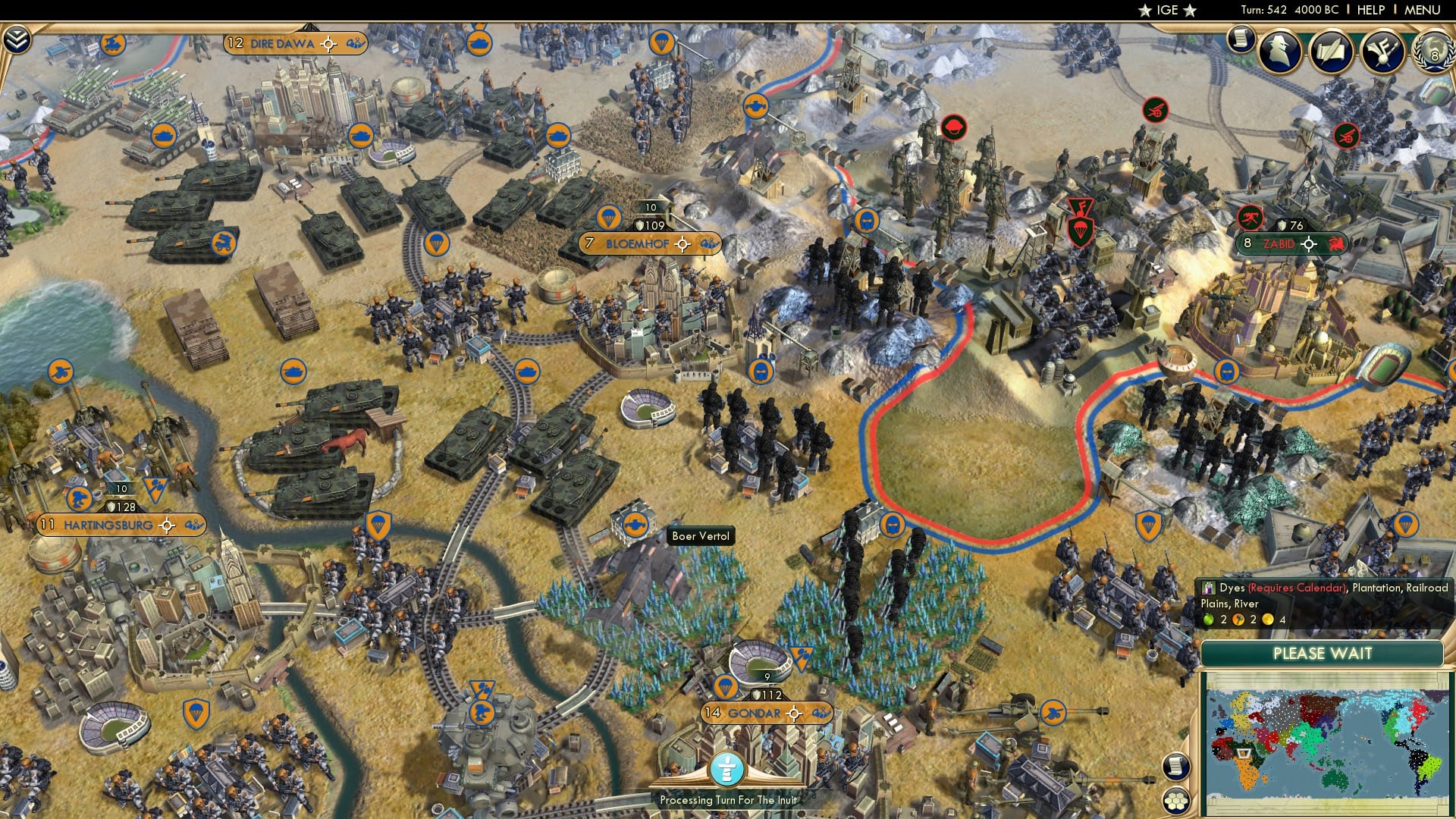Open the Social Policies scroll-and-quill icon
This screenshot has width=1456, height=819.
pos(1331,53)
